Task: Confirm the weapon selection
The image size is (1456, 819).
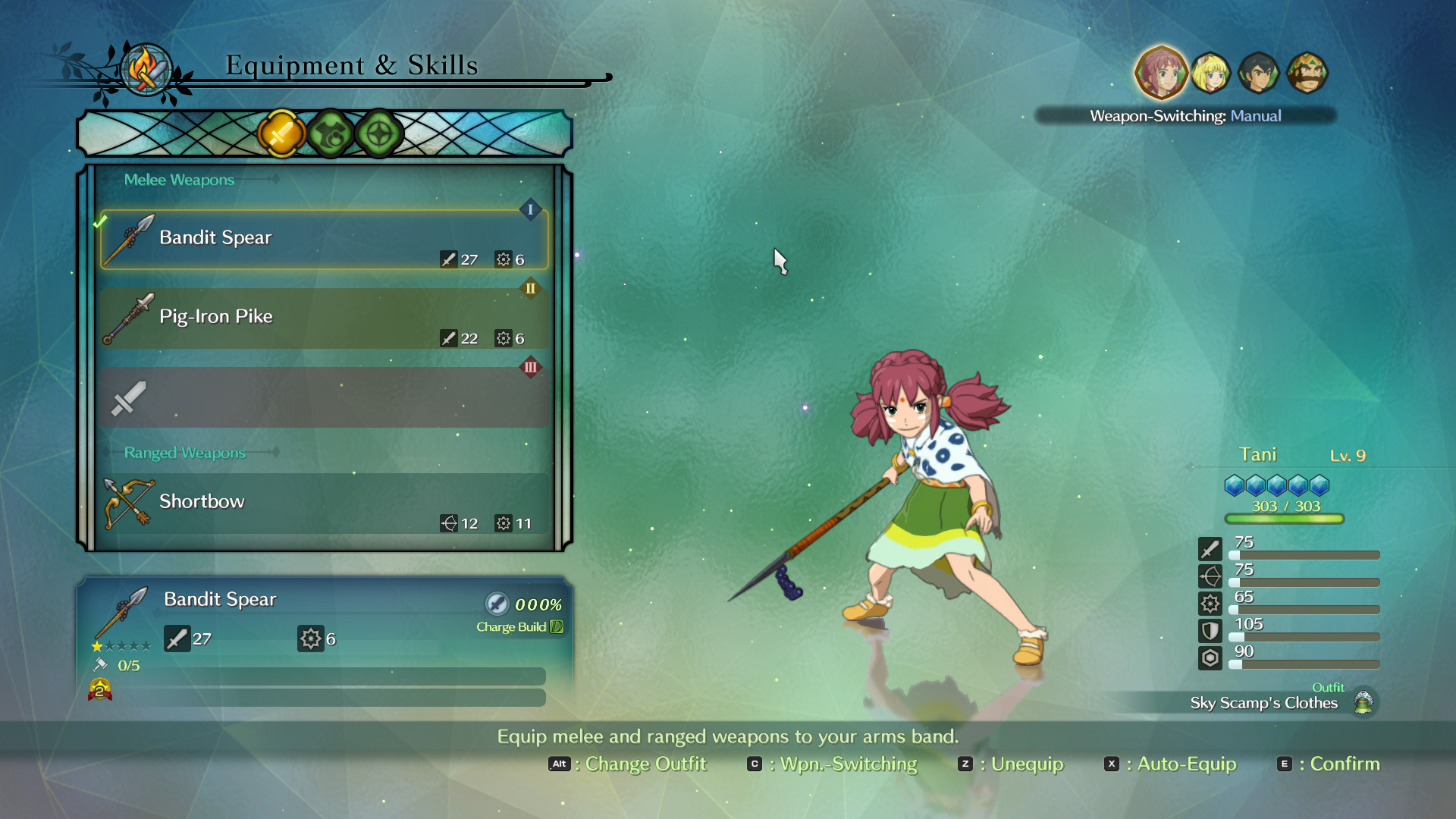Action: [1329, 764]
